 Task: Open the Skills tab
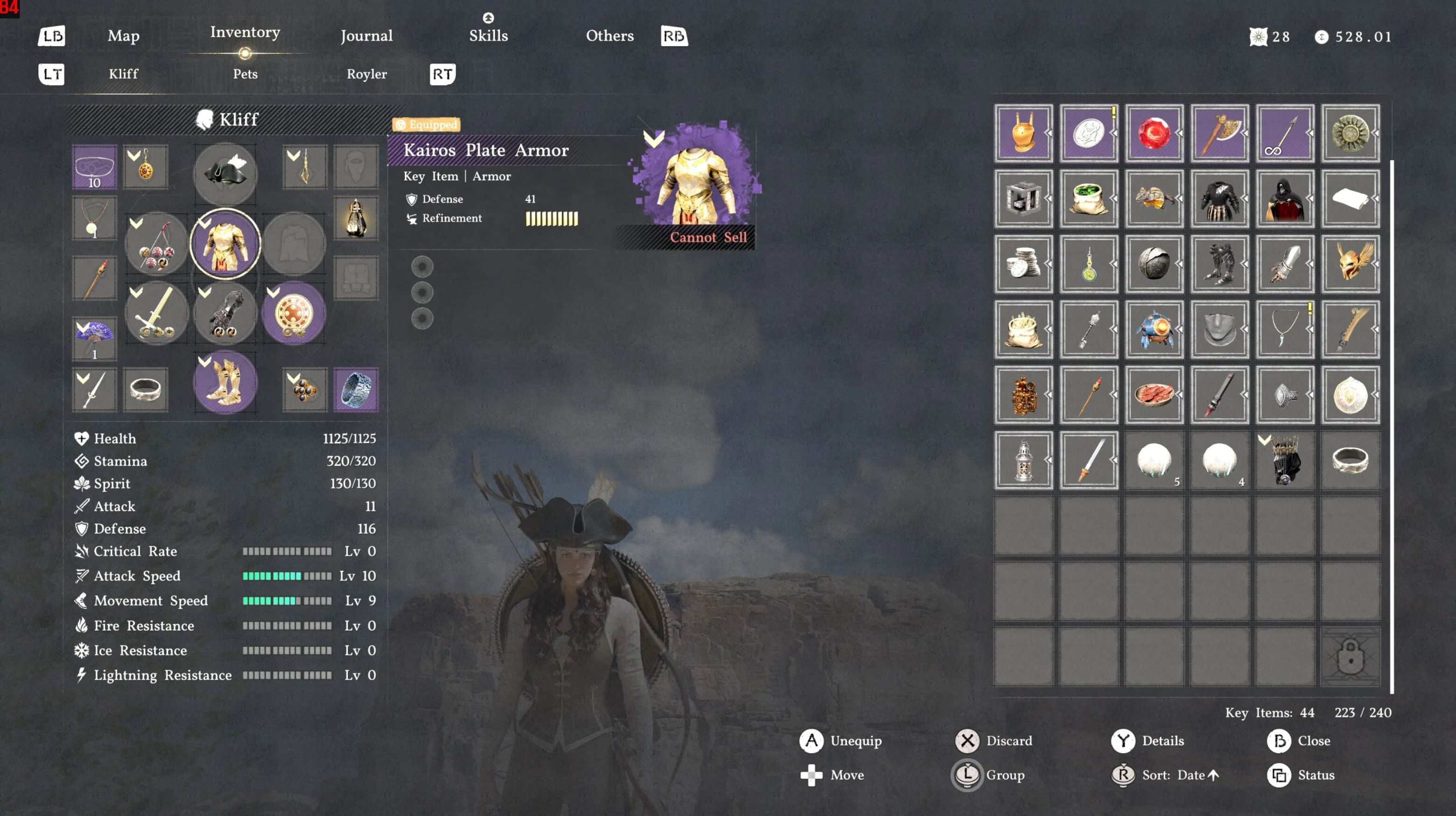tap(488, 35)
